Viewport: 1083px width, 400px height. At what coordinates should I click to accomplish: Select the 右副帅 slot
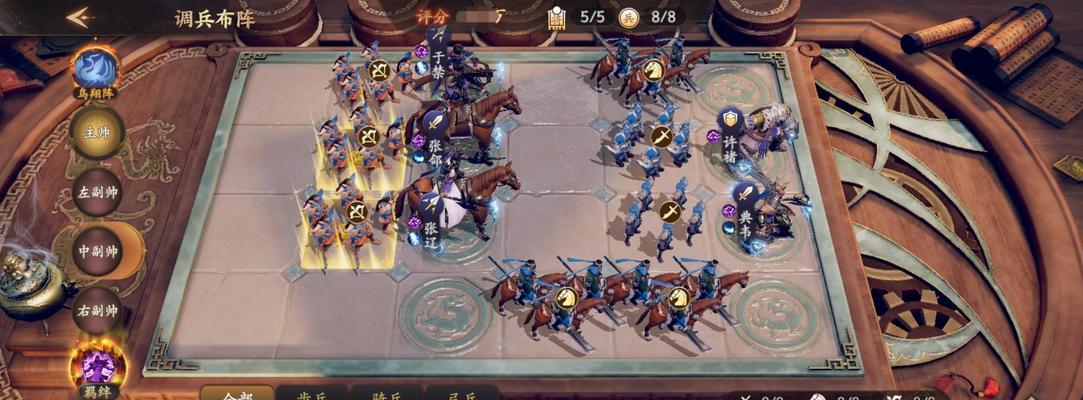(97, 310)
